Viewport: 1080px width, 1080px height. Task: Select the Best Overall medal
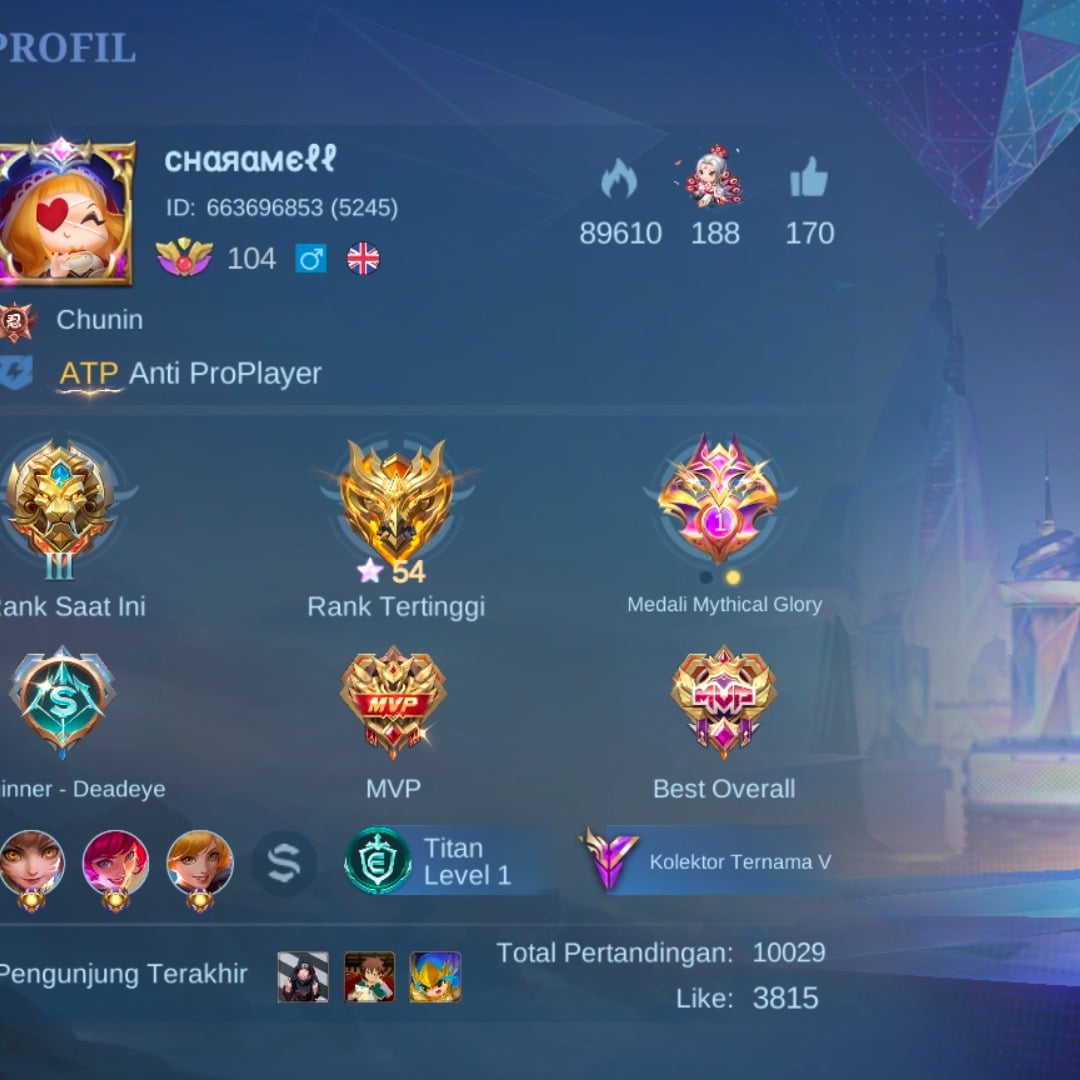[724, 700]
